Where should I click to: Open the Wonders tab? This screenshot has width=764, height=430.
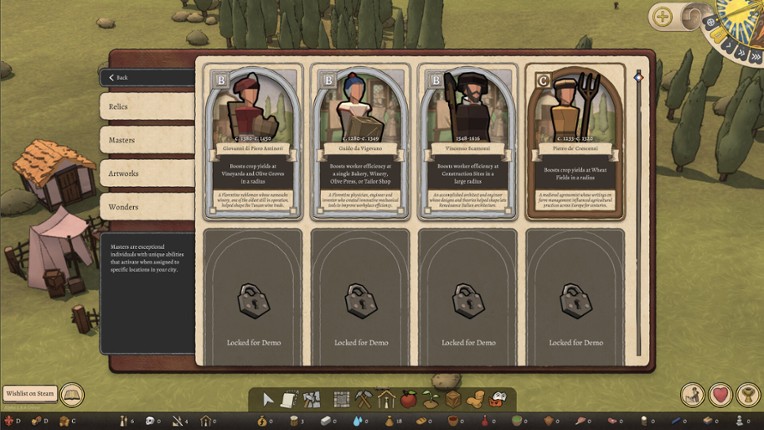click(x=146, y=207)
